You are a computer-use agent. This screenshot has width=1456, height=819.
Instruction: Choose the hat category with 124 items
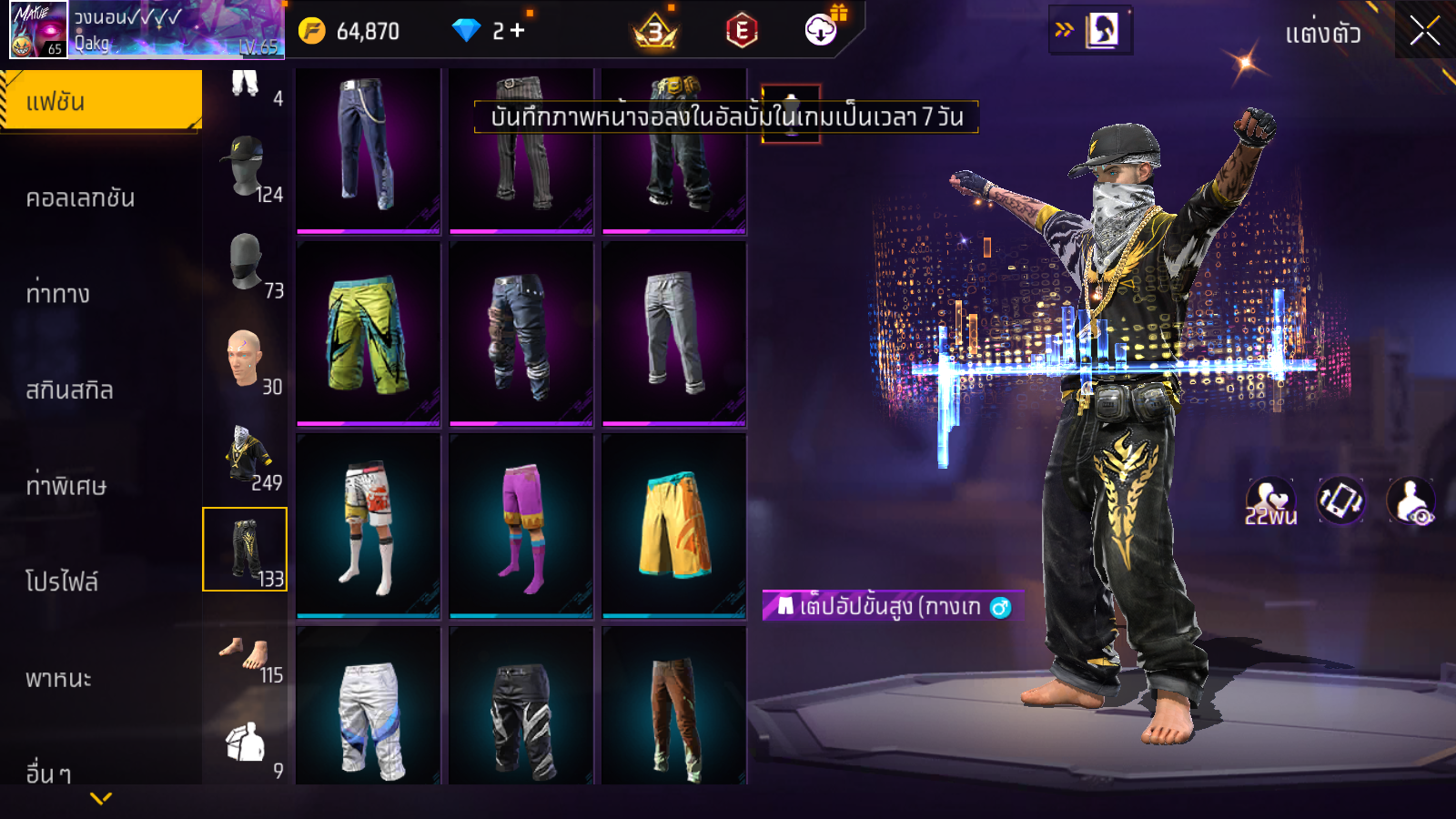pyautogui.click(x=246, y=169)
